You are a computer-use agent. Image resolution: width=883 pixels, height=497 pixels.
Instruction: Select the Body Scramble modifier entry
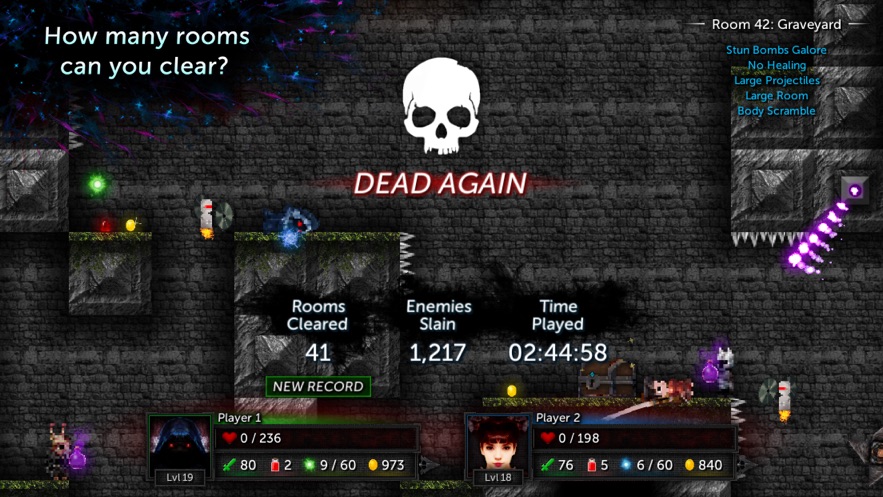tap(776, 110)
